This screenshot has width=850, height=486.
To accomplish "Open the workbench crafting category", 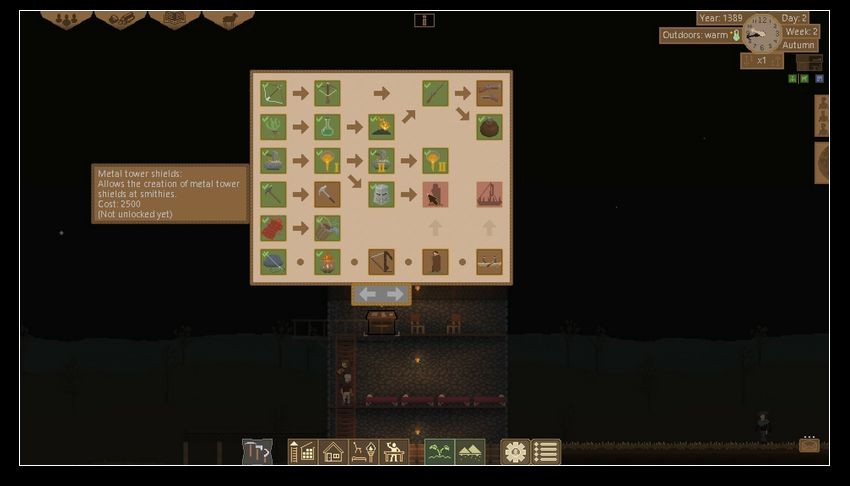I will pos(394,452).
